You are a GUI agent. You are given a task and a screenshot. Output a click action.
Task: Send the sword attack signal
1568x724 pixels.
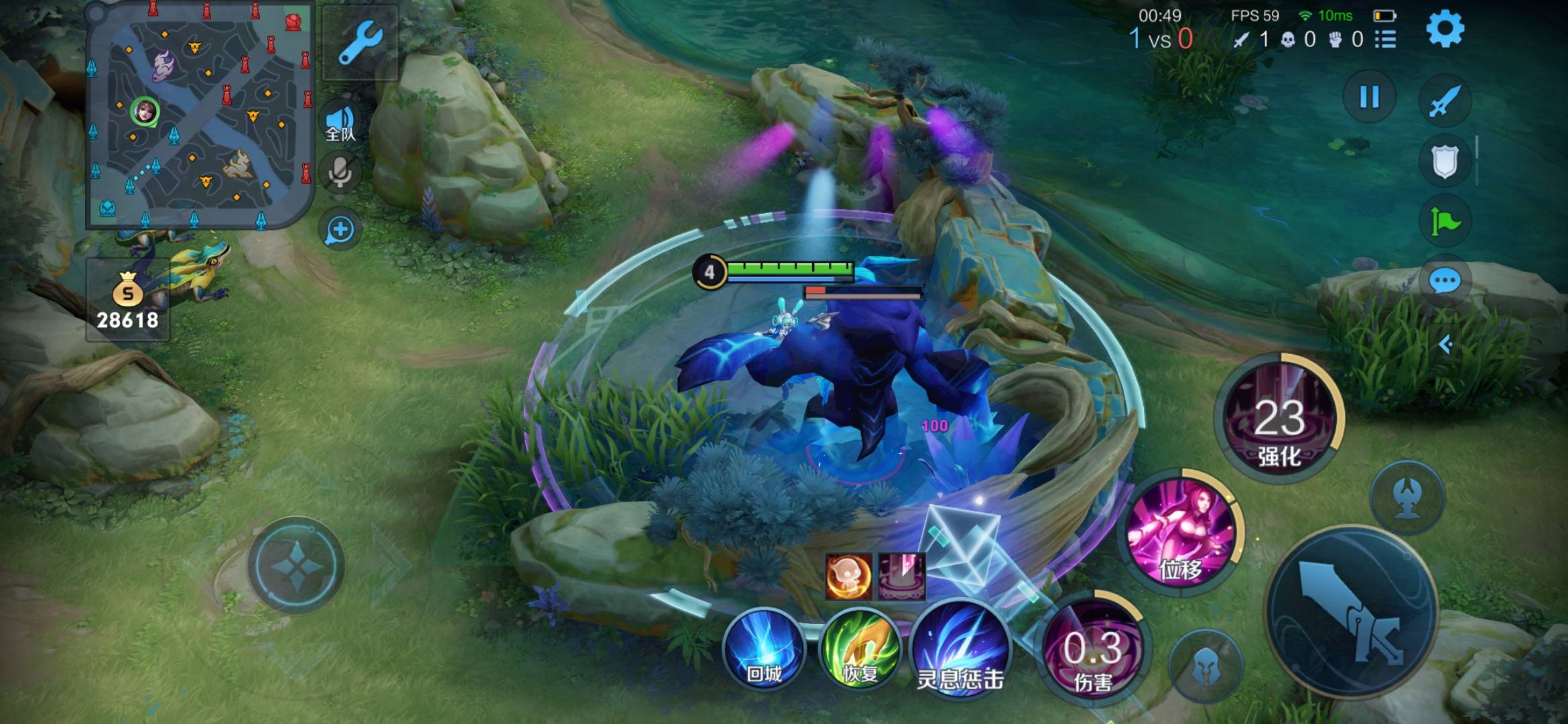1444,101
